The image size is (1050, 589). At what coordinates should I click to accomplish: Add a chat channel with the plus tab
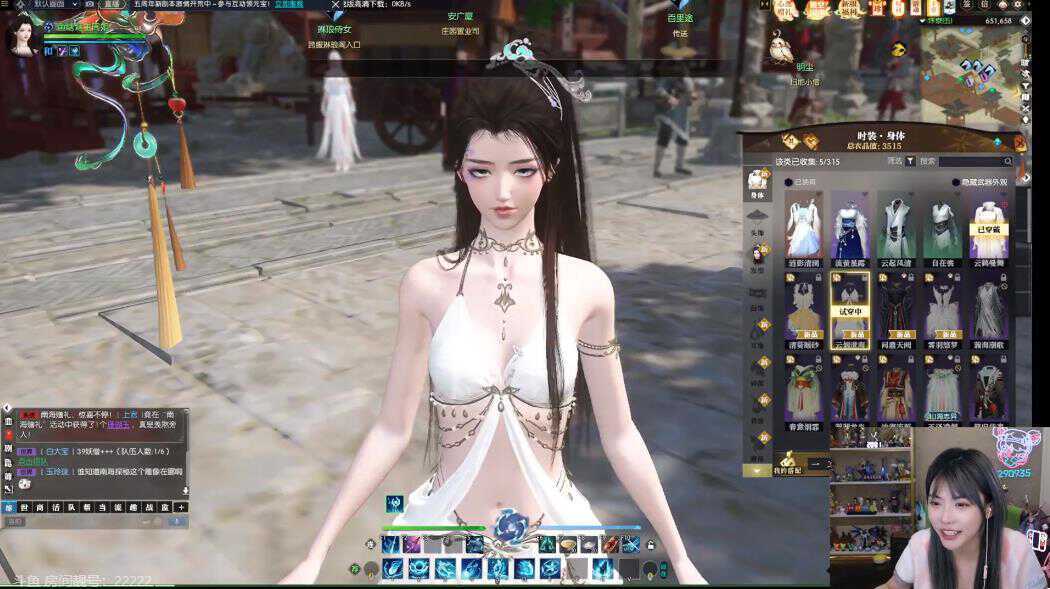pos(181,507)
